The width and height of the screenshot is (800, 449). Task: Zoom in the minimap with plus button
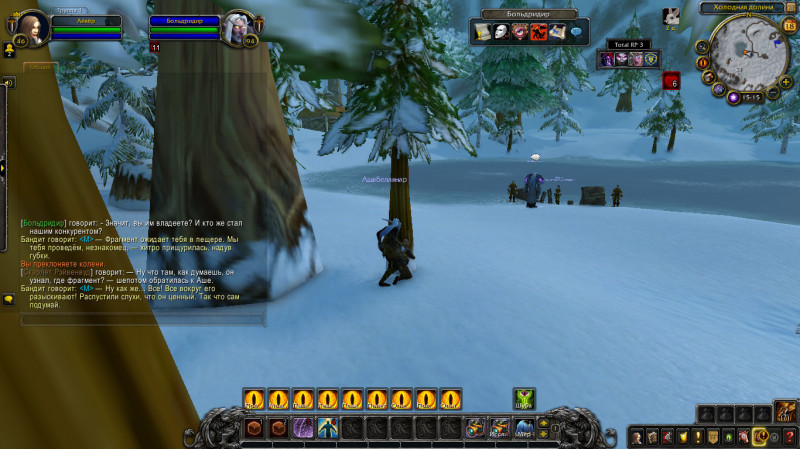coord(786,82)
